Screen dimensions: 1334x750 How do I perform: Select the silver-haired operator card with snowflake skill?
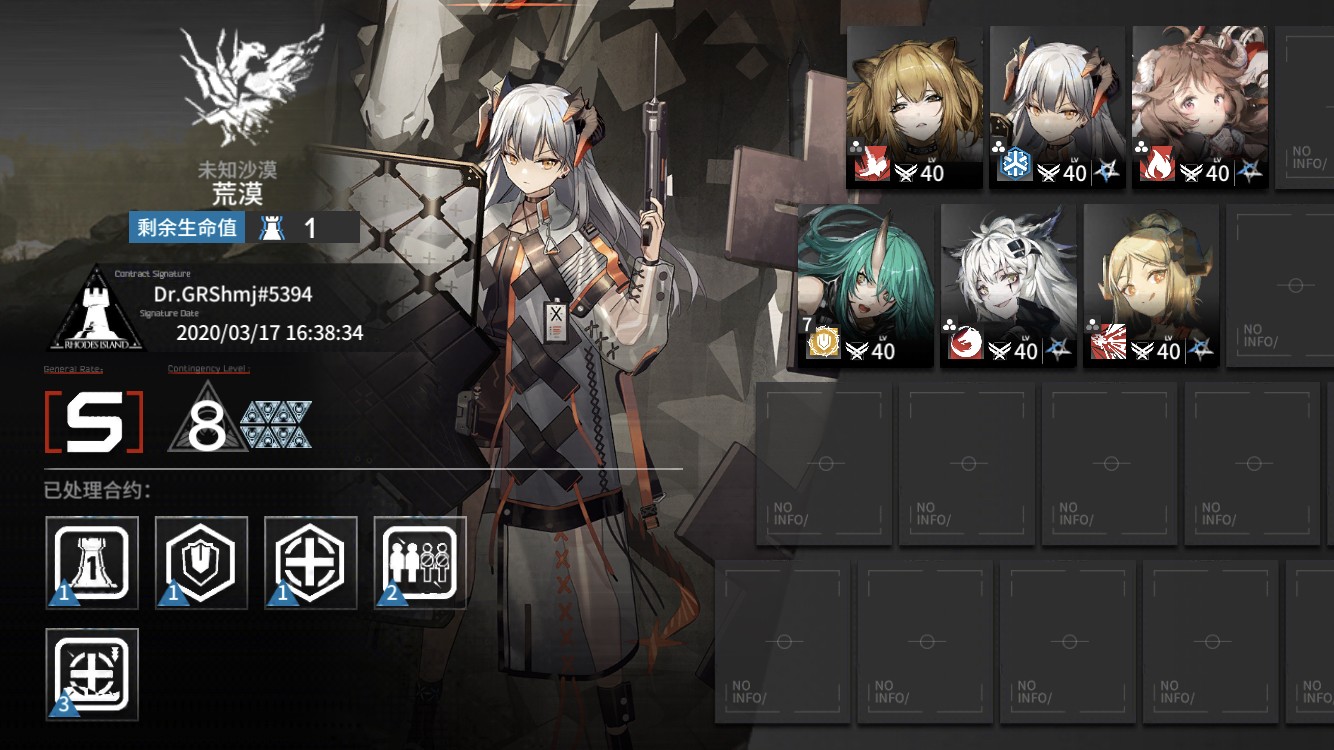1057,106
